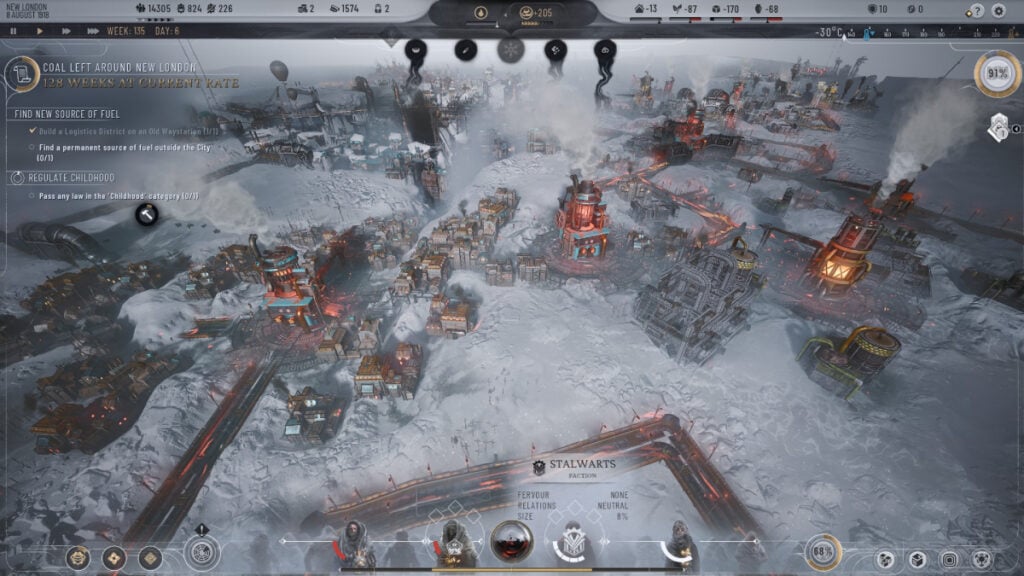Open the top-center generator flame button
Viewport: 1024px width, 576px height.
click(479, 13)
